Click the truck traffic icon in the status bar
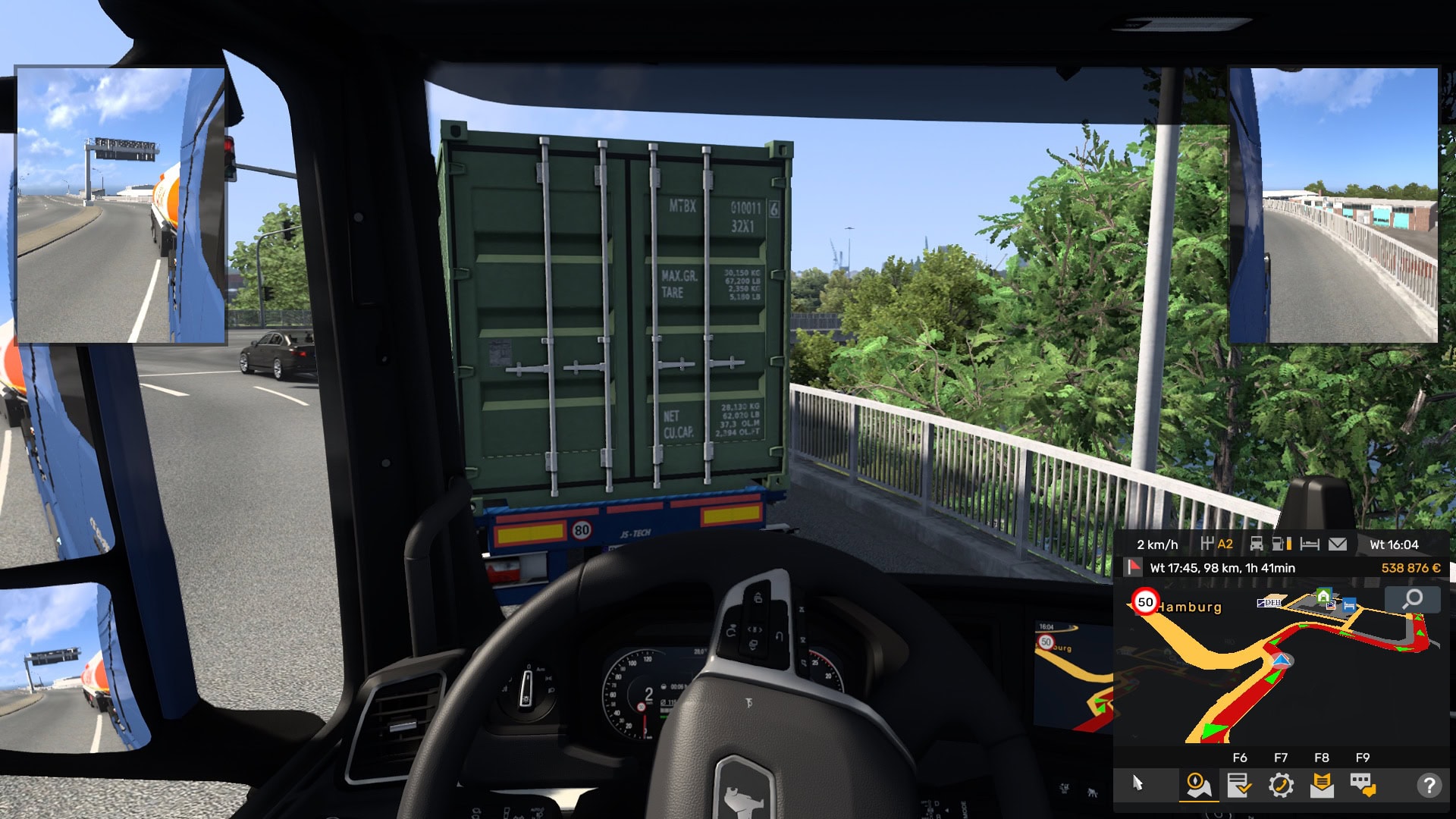The image size is (1456, 819). click(x=1257, y=543)
